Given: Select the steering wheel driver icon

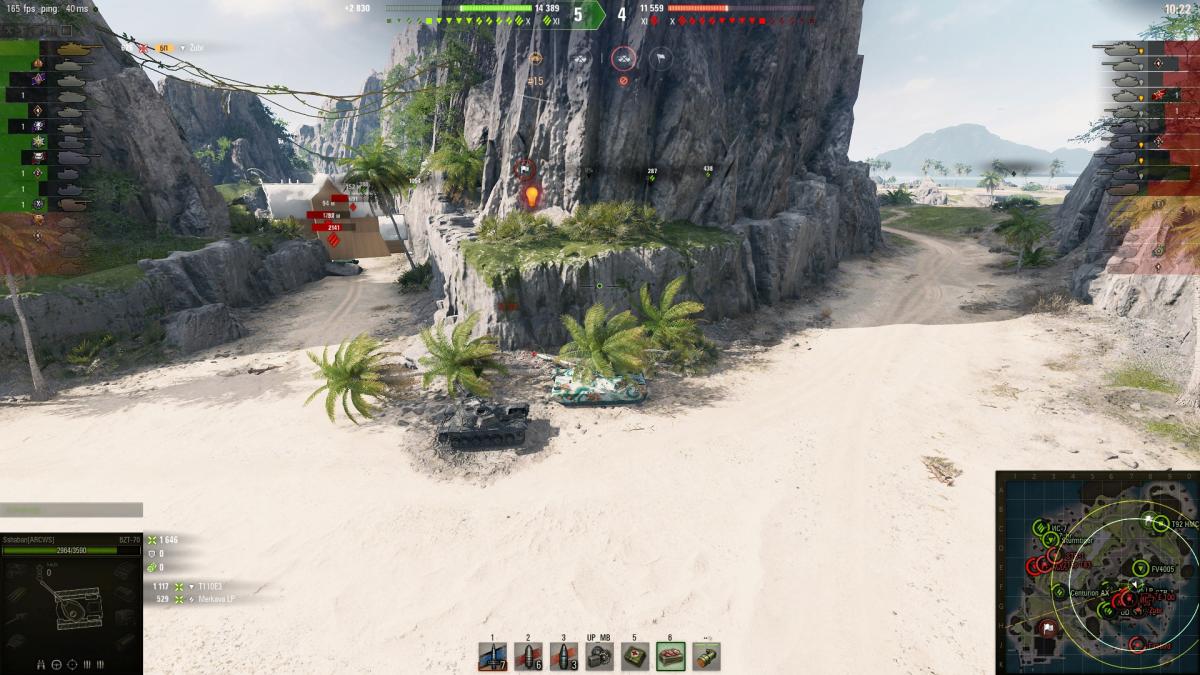Looking at the screenshot, I should point(57,664).
